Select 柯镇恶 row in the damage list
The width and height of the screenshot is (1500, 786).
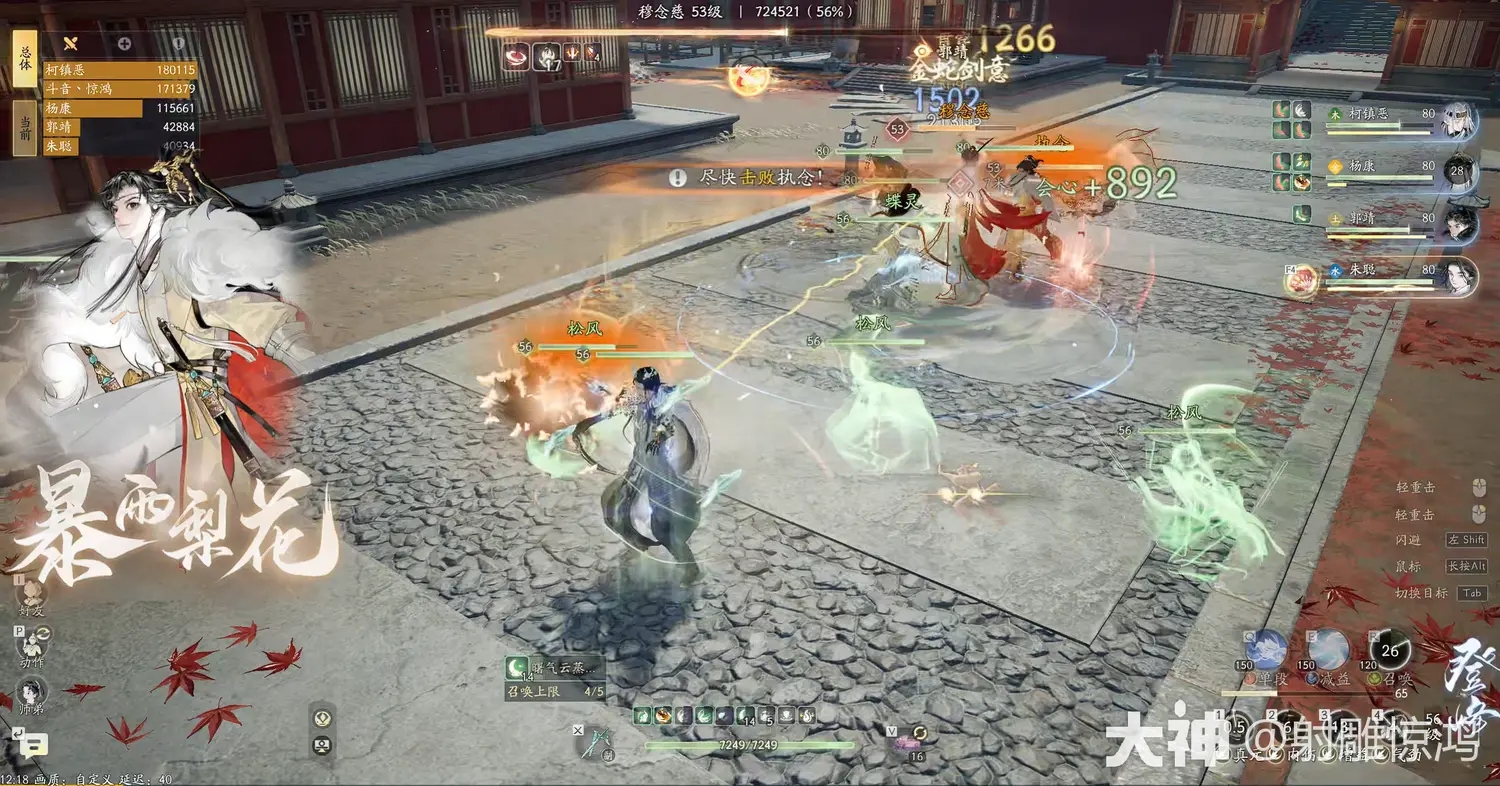120,70
